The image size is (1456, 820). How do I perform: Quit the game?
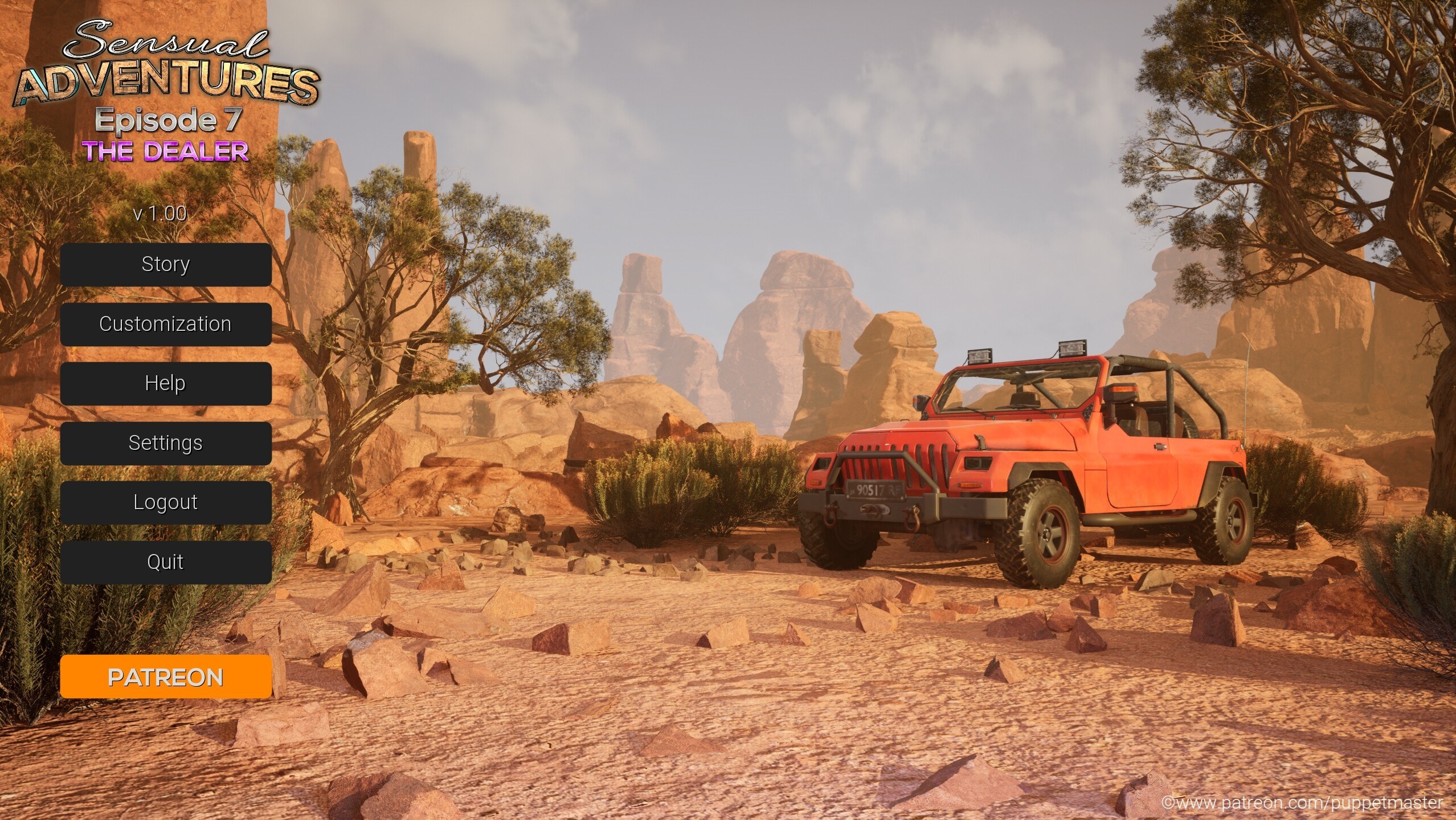pos(166,562)
